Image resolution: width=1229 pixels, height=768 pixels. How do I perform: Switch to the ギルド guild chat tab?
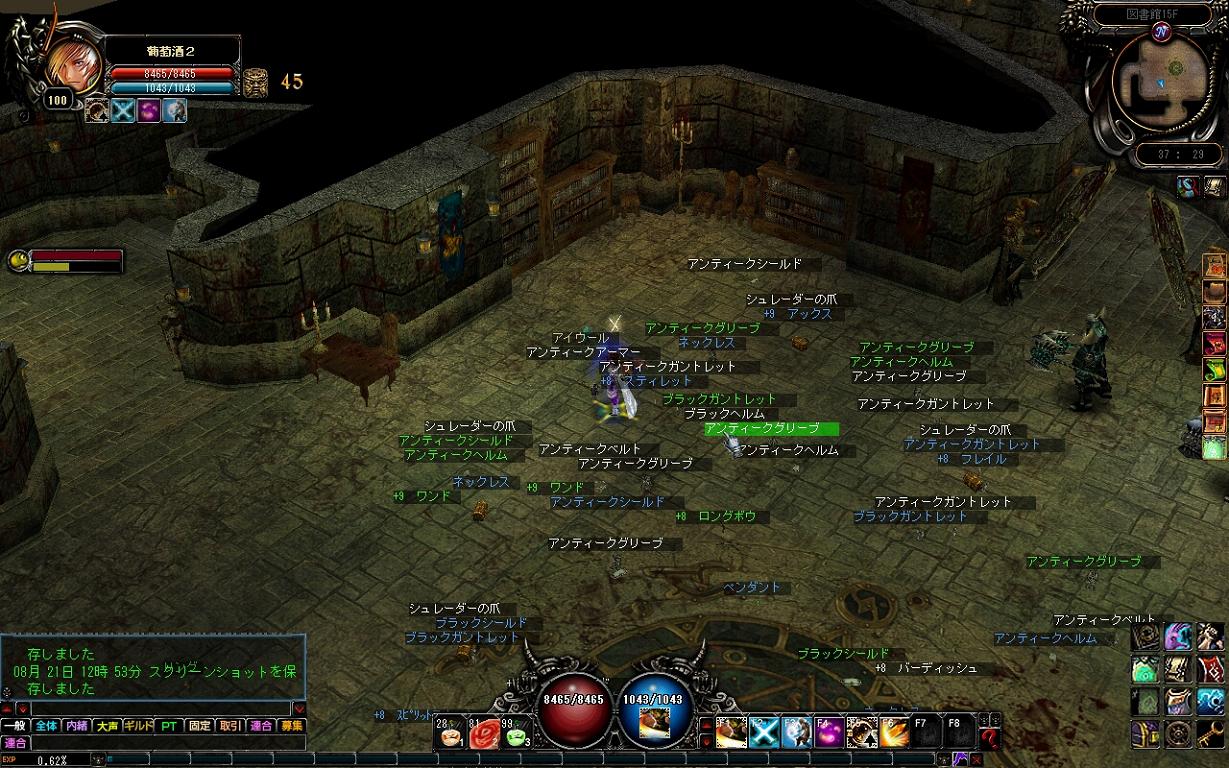pos(139,726)
